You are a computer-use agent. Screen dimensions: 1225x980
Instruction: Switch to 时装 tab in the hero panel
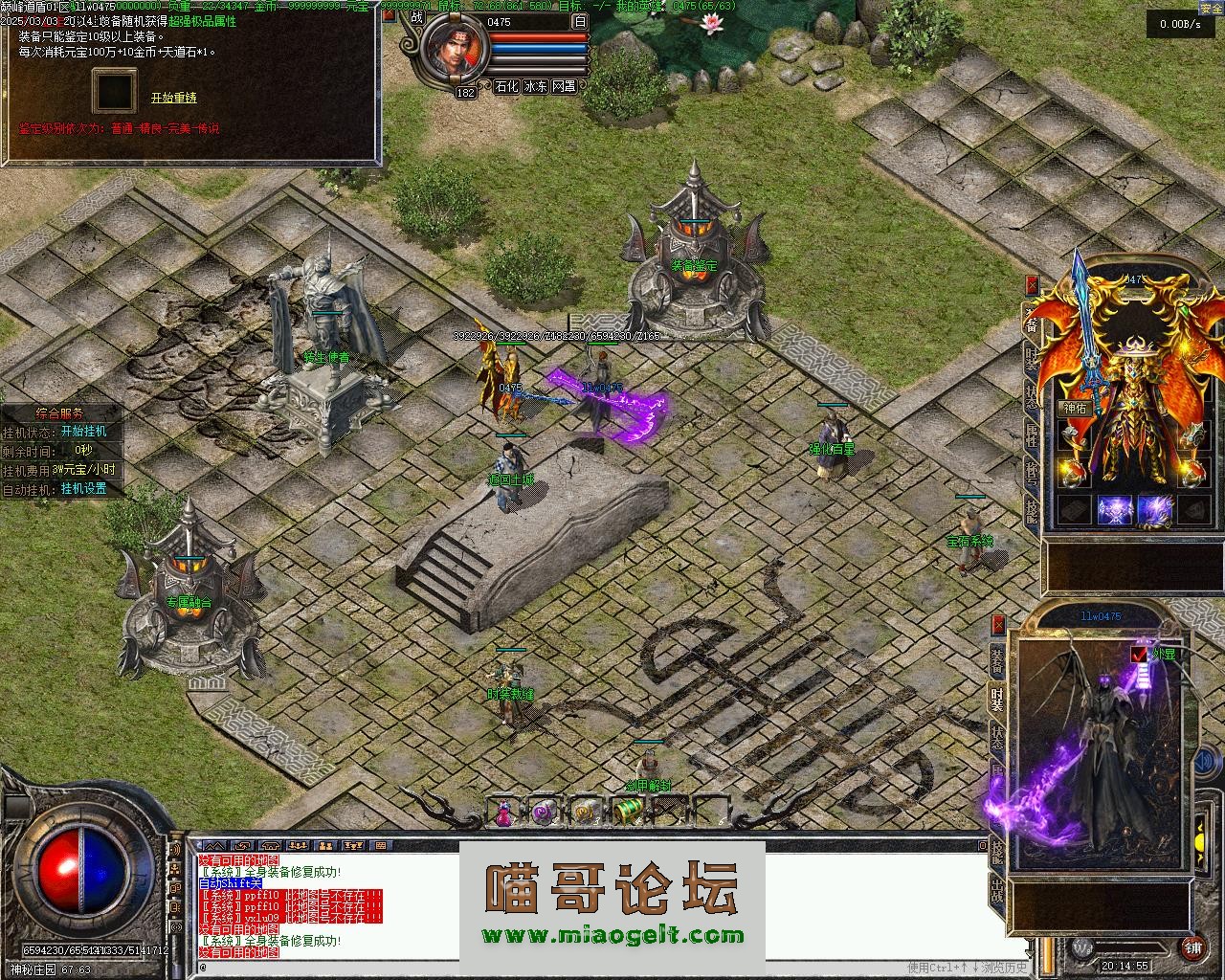coord(997,699)
